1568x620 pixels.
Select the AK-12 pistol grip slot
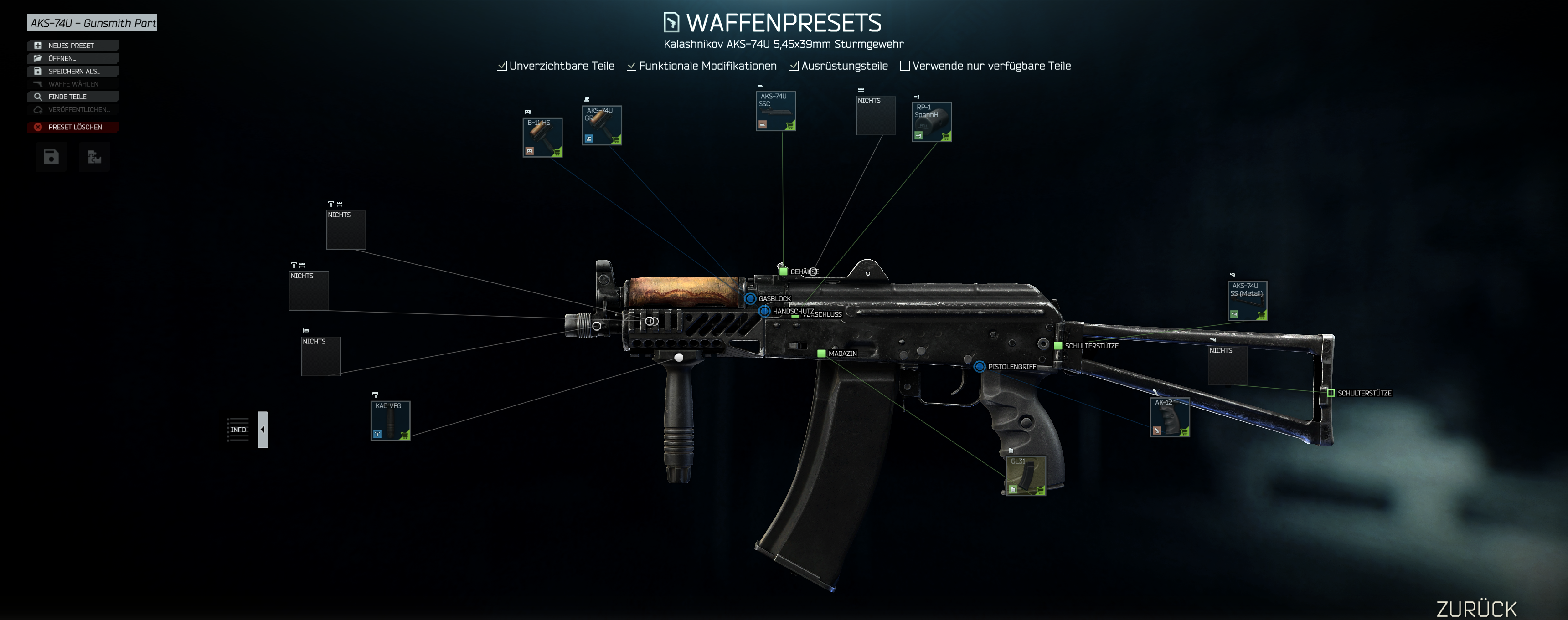pos(1169,417)
